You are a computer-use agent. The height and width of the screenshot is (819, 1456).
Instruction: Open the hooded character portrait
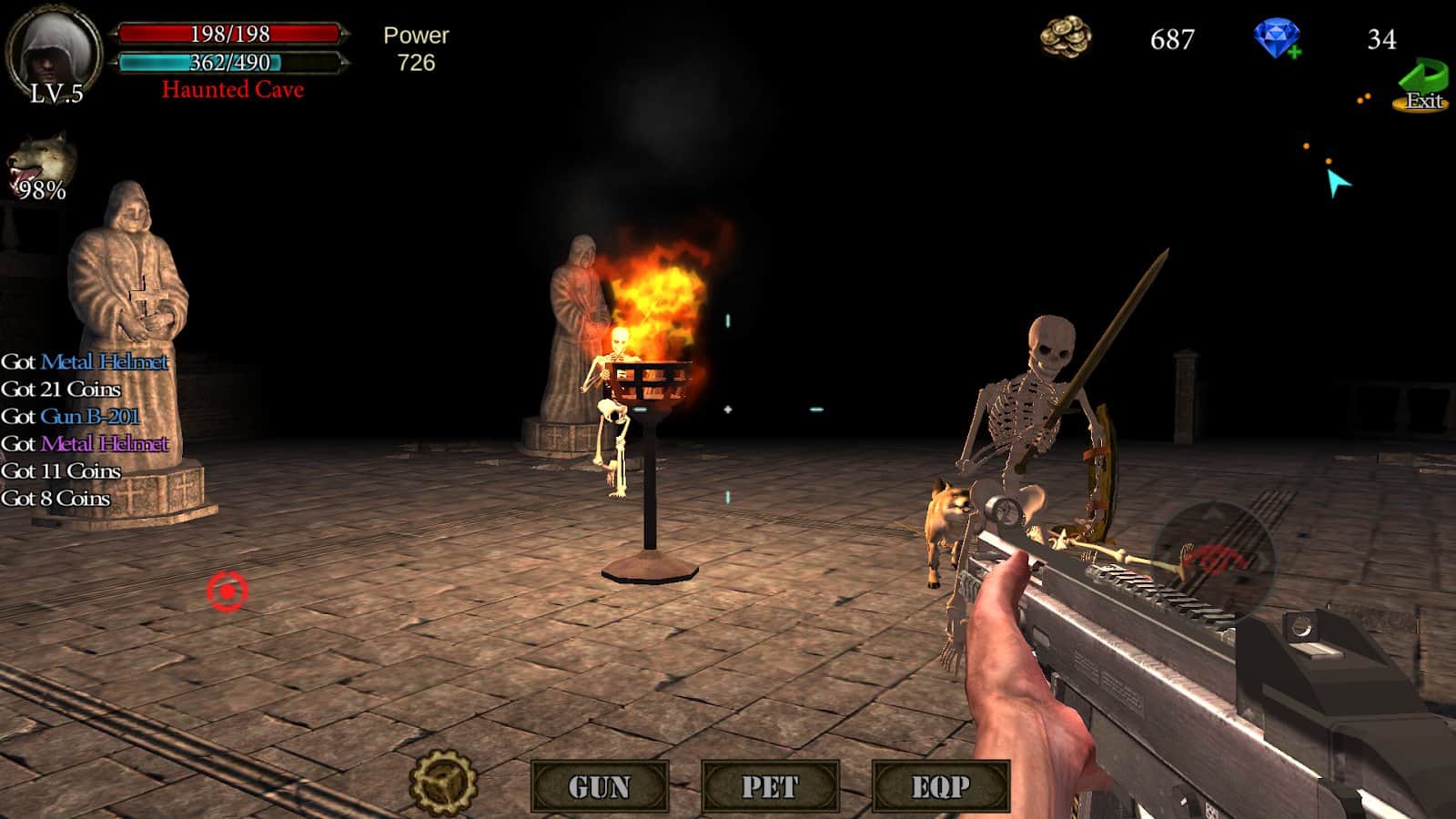click(54, 50)
